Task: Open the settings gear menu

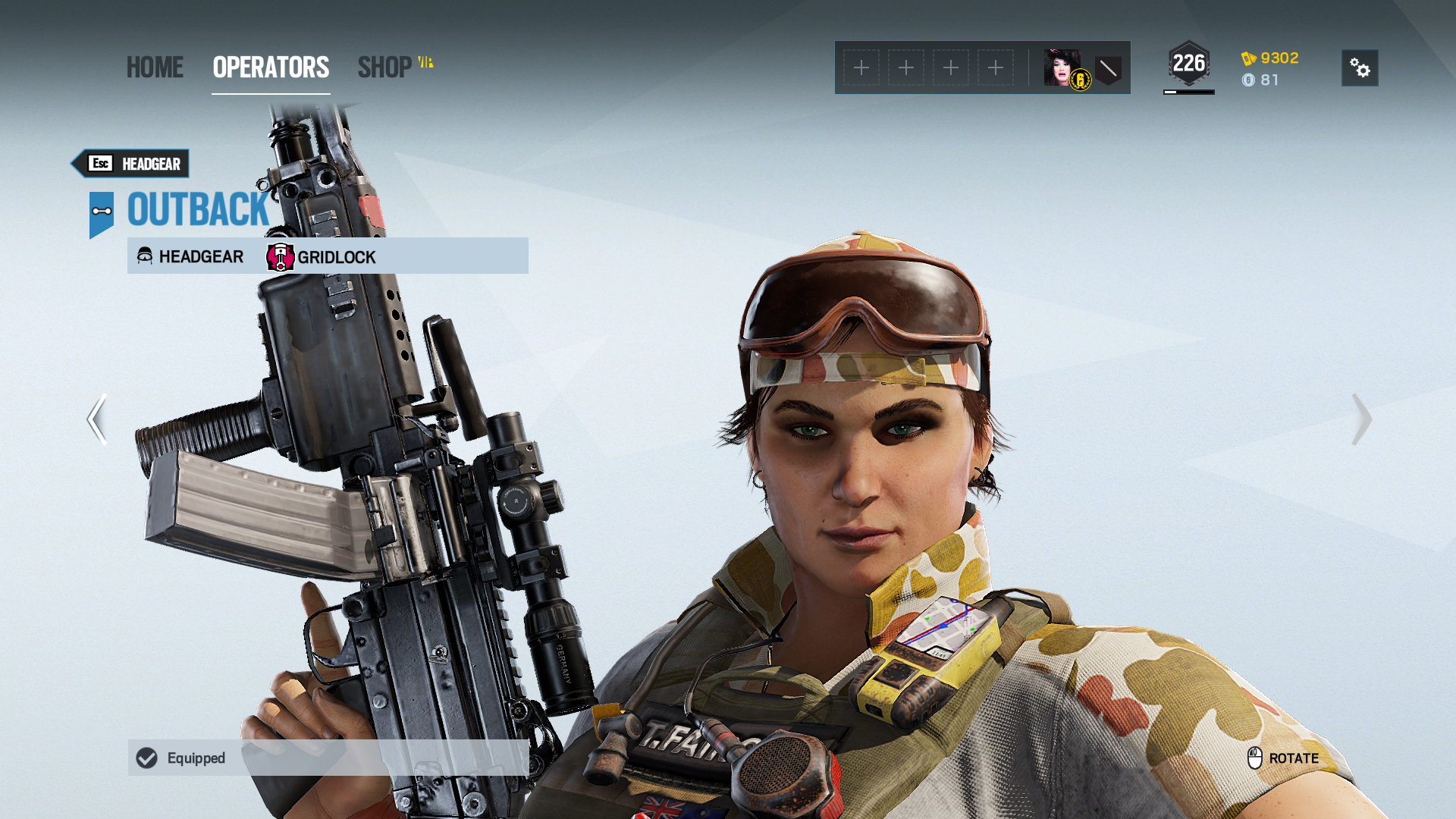Action: [1360, 68]
